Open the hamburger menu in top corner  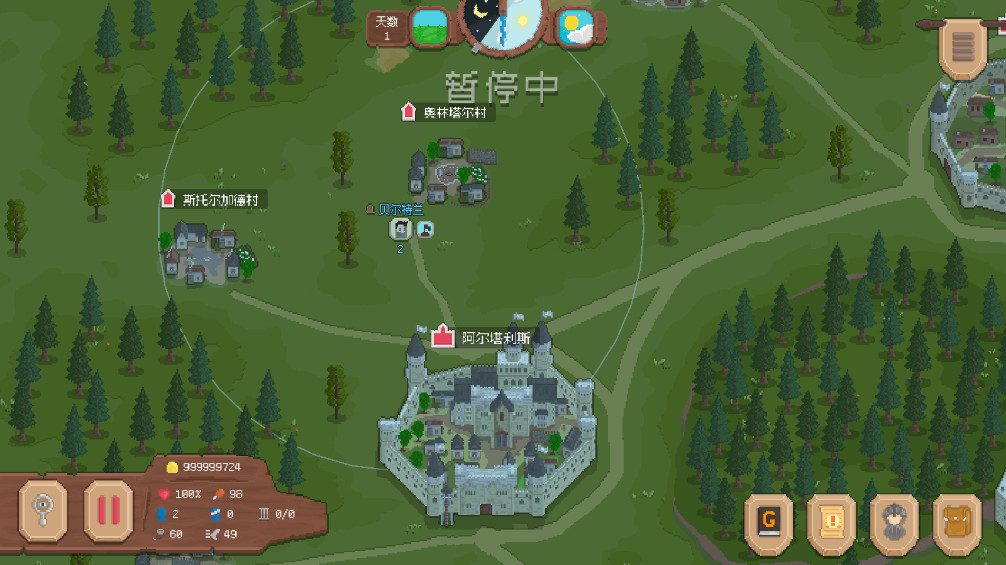coord(962,47)
